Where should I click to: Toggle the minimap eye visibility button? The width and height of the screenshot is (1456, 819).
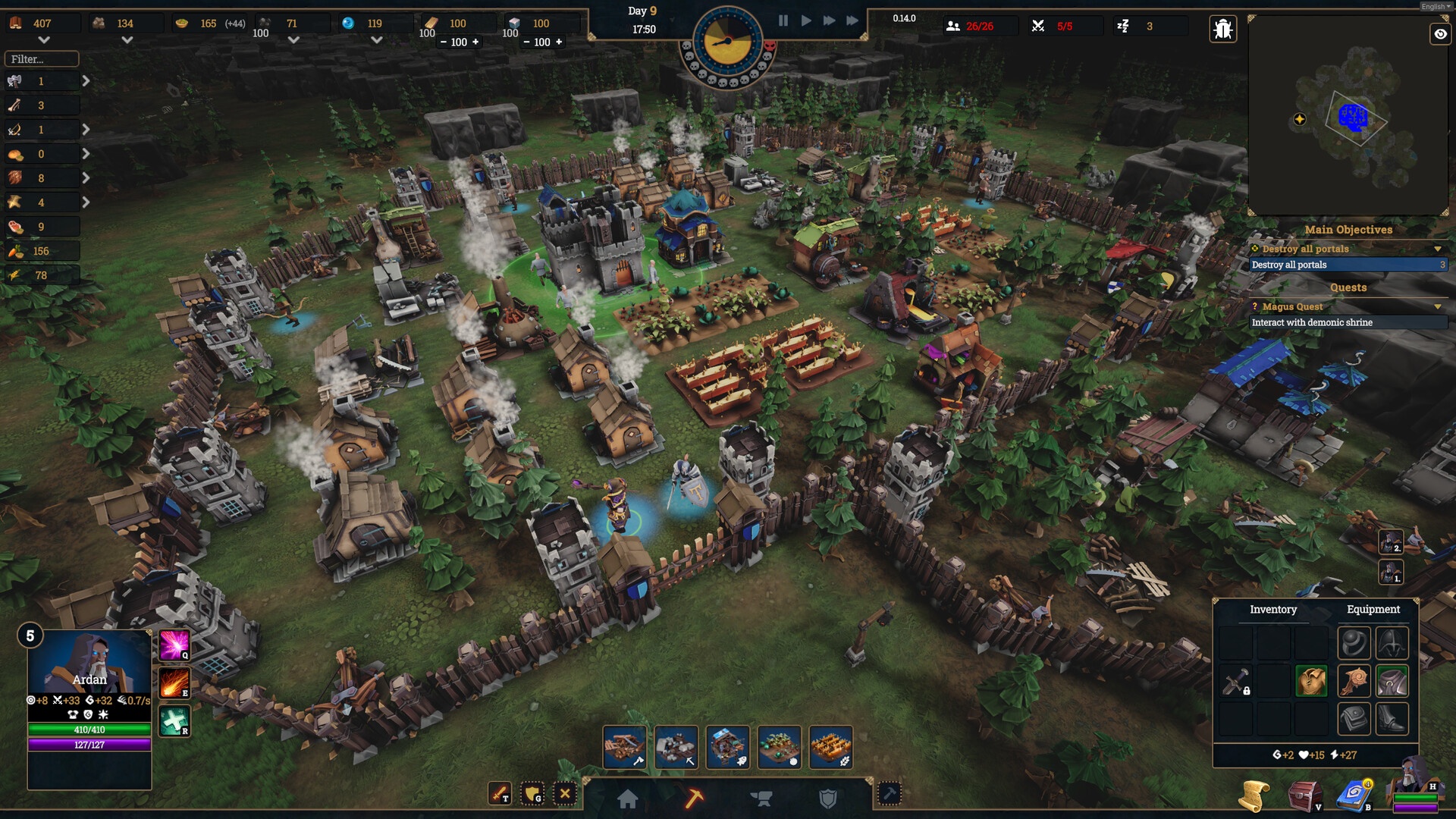pyautogui.click(x=1440, y=34)
